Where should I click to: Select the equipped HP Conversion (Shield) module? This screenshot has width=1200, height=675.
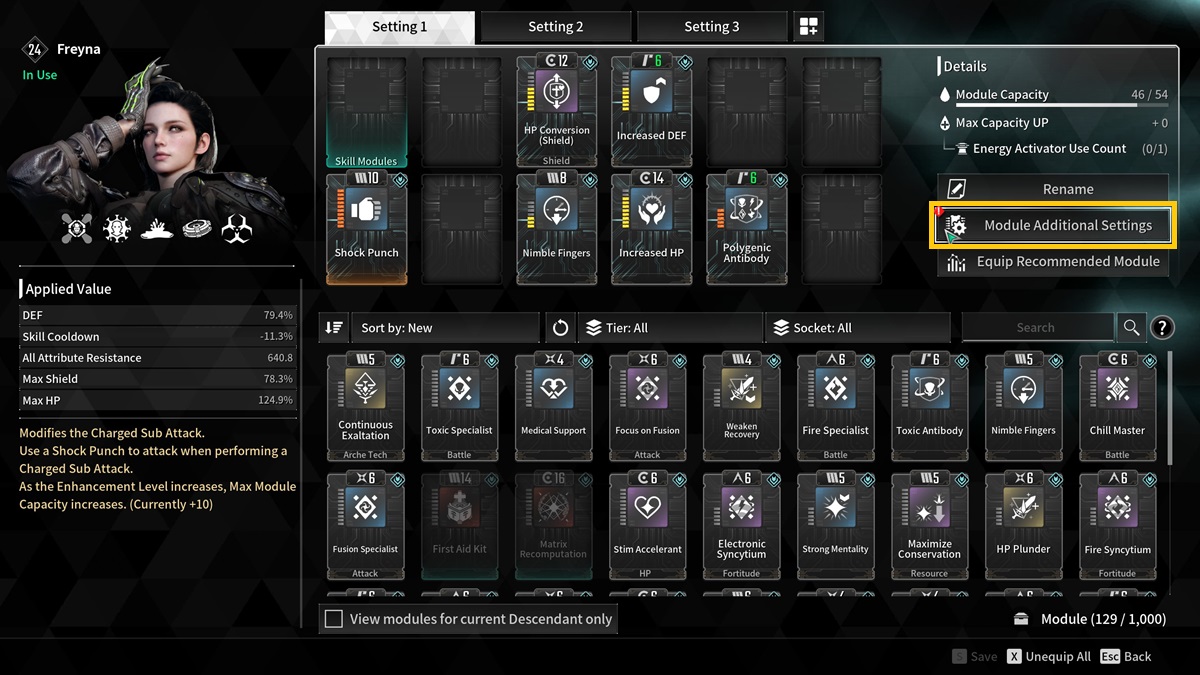click(x=556, y=110)
